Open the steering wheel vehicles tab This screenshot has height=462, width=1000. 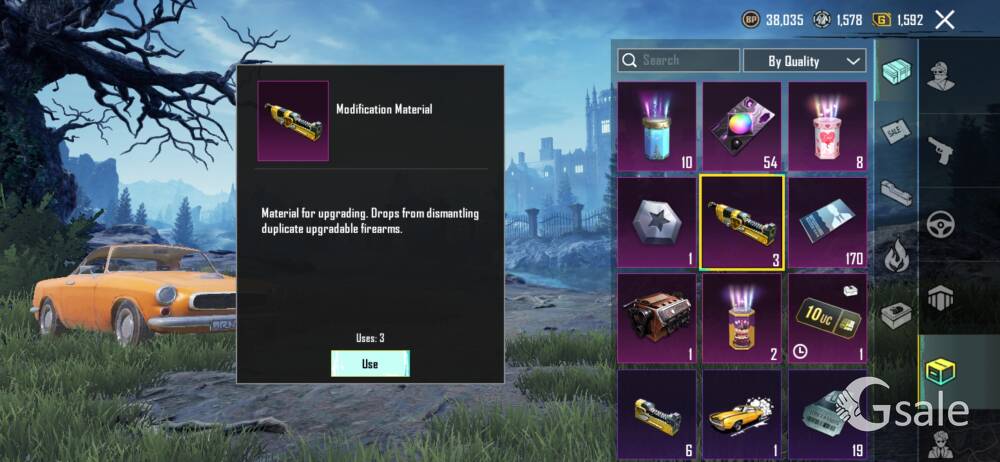[941, 223]
